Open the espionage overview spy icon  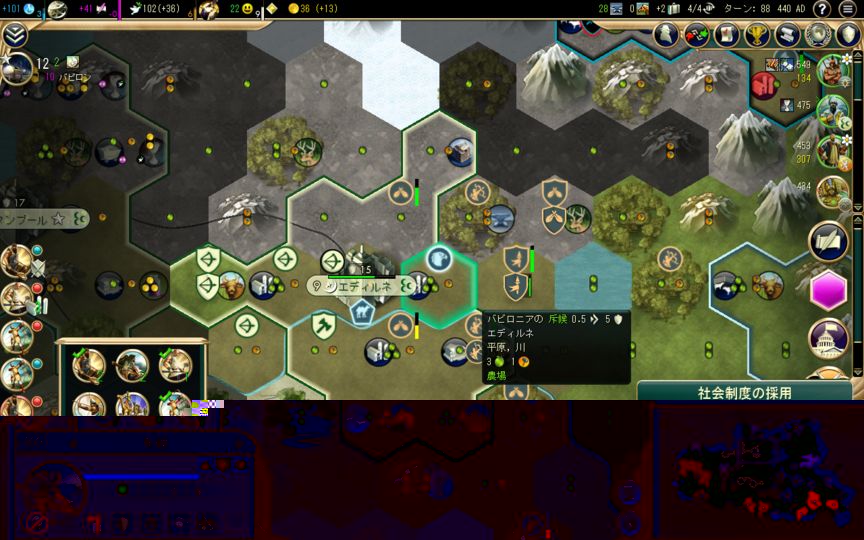pos(666,35)
